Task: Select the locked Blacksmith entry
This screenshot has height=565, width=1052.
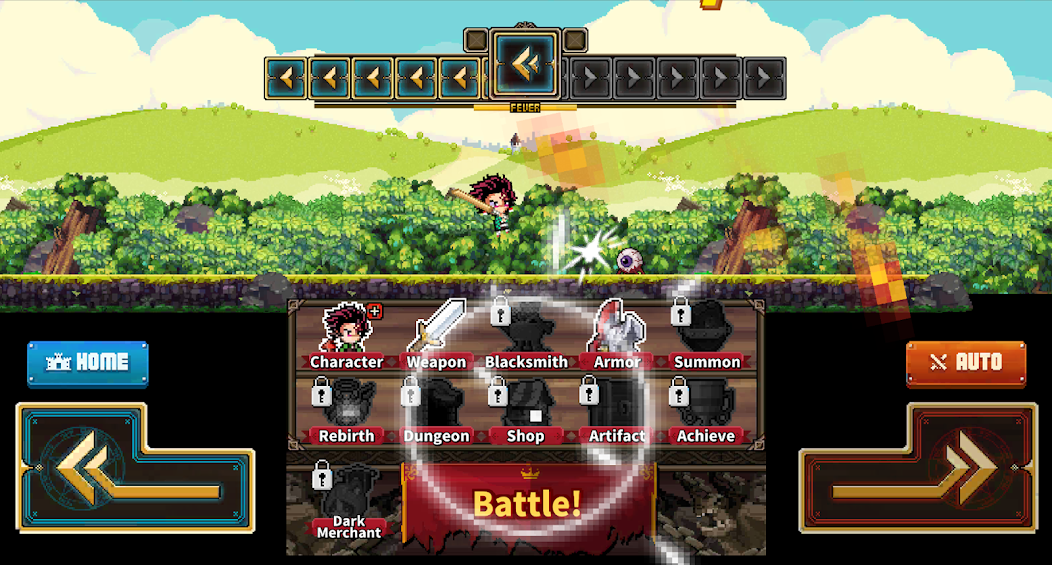Action: tap(526, 338)
